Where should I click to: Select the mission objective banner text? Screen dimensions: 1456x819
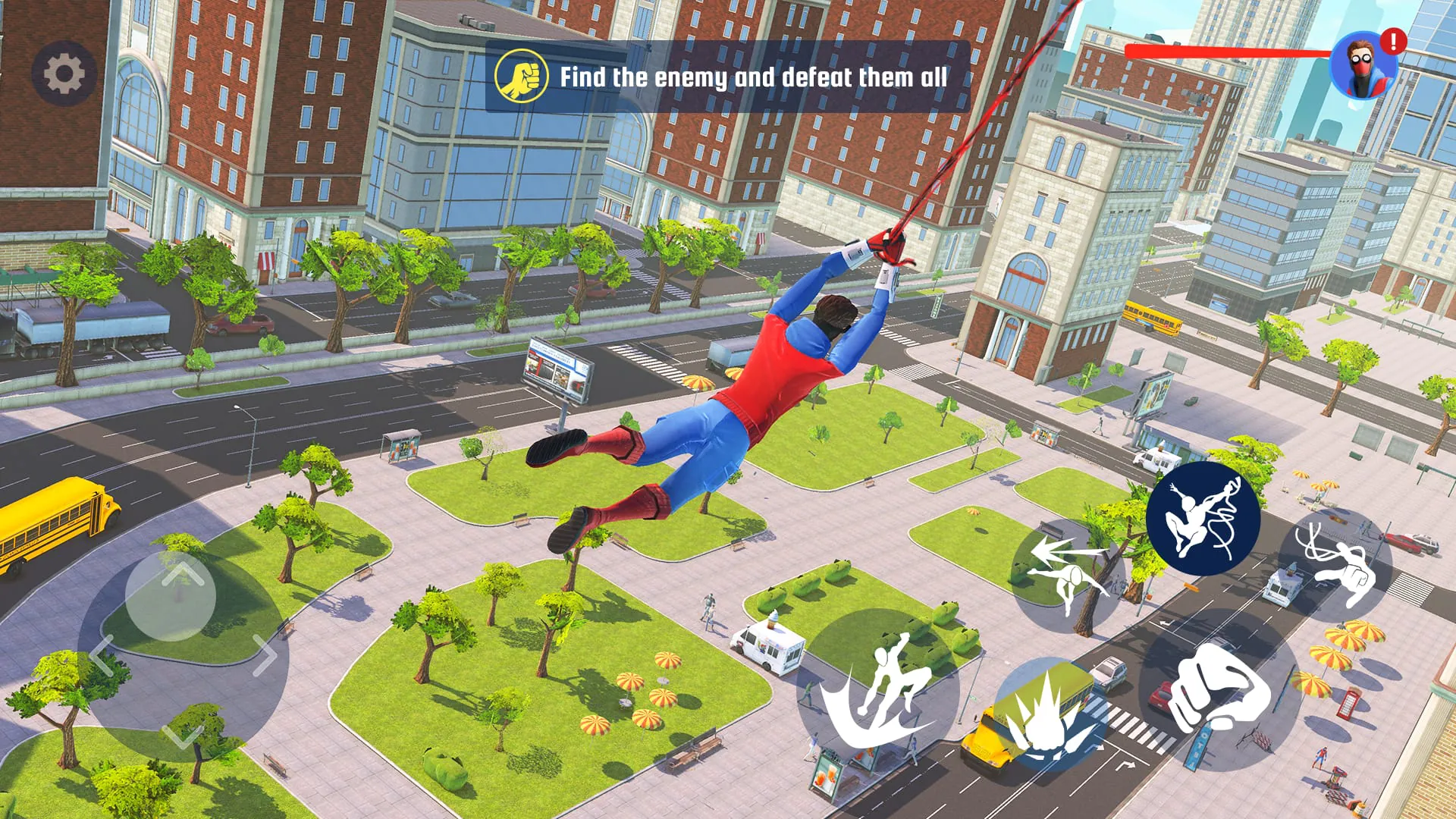coord(755,76)
